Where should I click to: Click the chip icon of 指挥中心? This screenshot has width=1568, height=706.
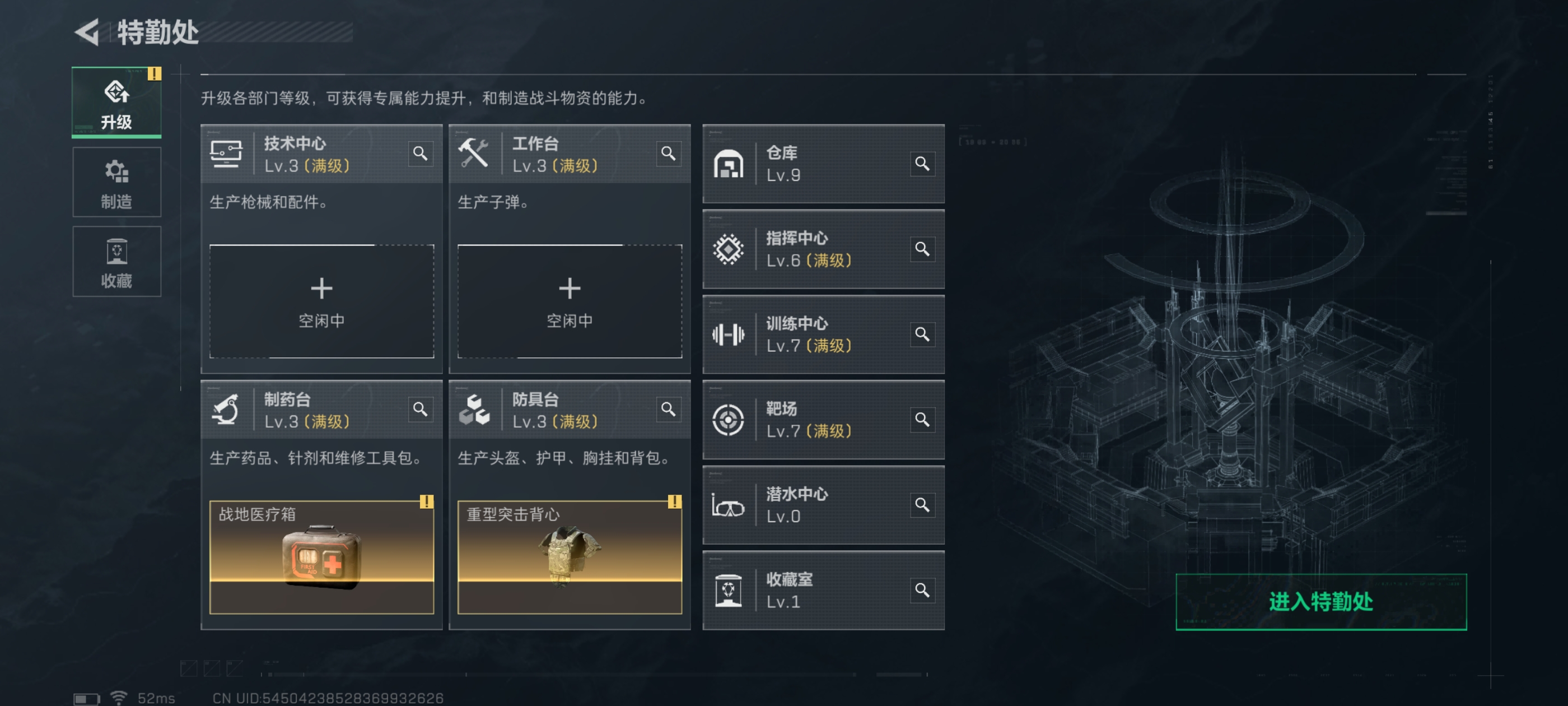coord(729,249)
